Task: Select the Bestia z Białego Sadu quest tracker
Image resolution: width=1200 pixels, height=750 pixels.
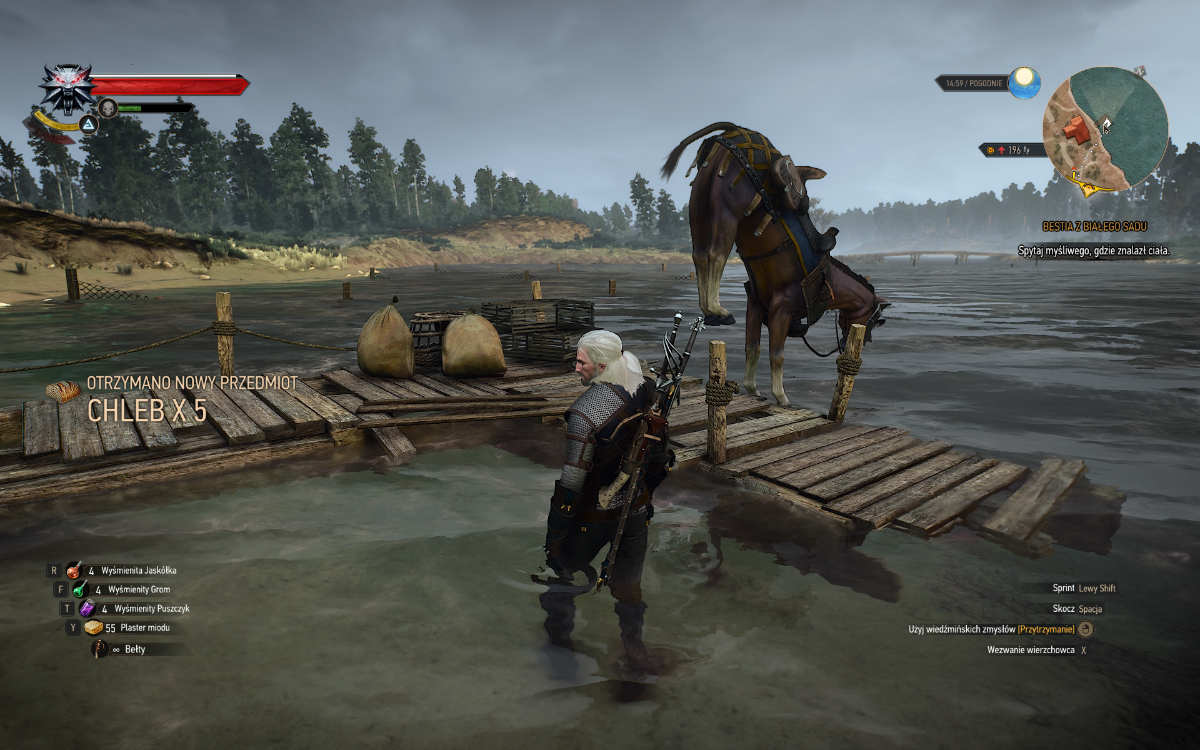Action: pyautogui.click(x=1095, y=227)
